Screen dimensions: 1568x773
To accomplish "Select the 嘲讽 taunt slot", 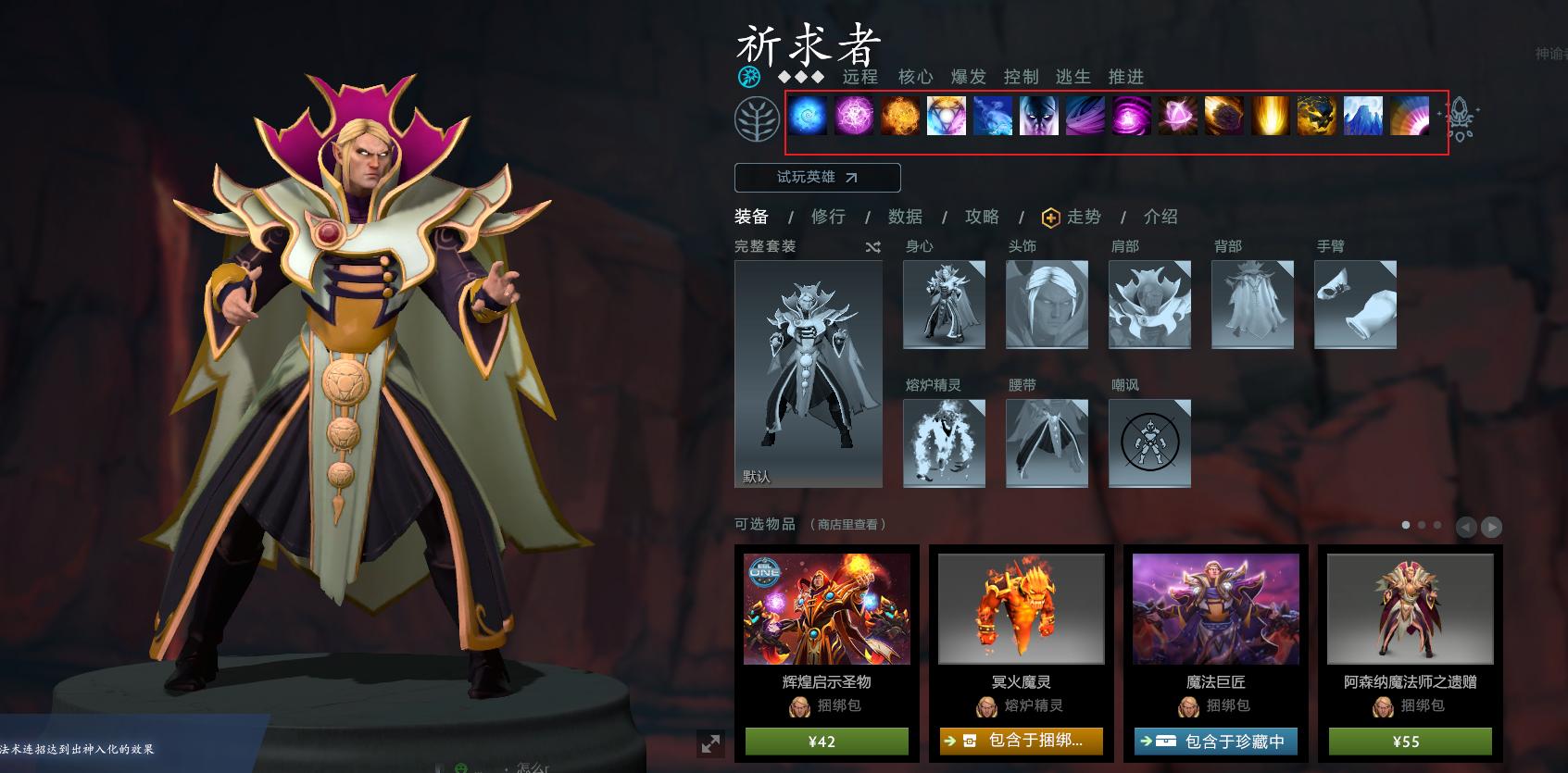I will (x=1149, y=443).
